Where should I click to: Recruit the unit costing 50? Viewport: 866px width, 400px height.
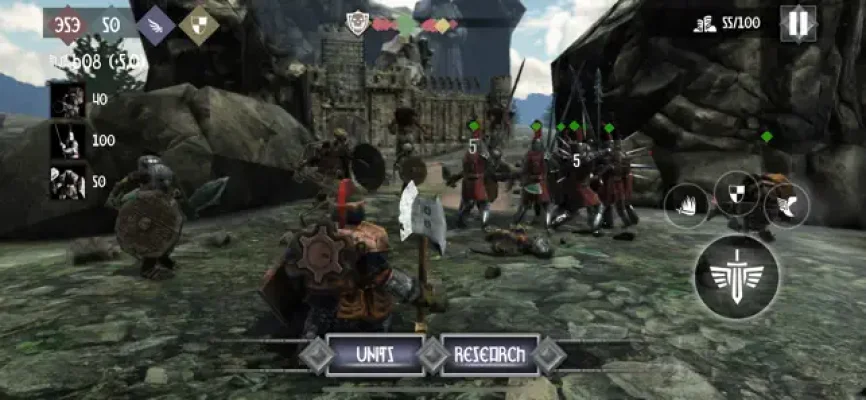[69, 181]
